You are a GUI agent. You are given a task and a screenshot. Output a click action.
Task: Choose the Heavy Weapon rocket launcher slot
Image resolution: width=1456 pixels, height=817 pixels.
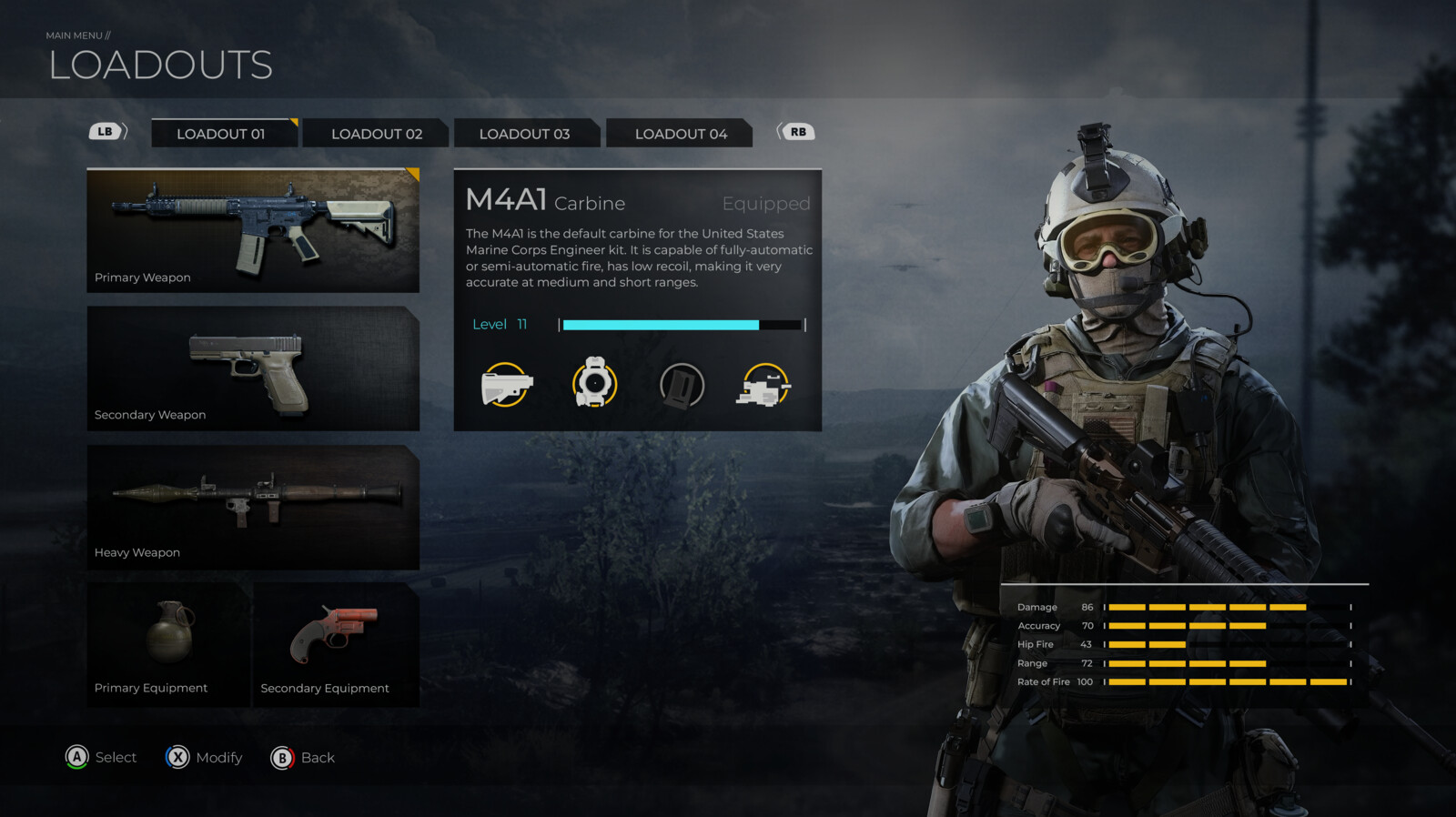pos(253,507)
